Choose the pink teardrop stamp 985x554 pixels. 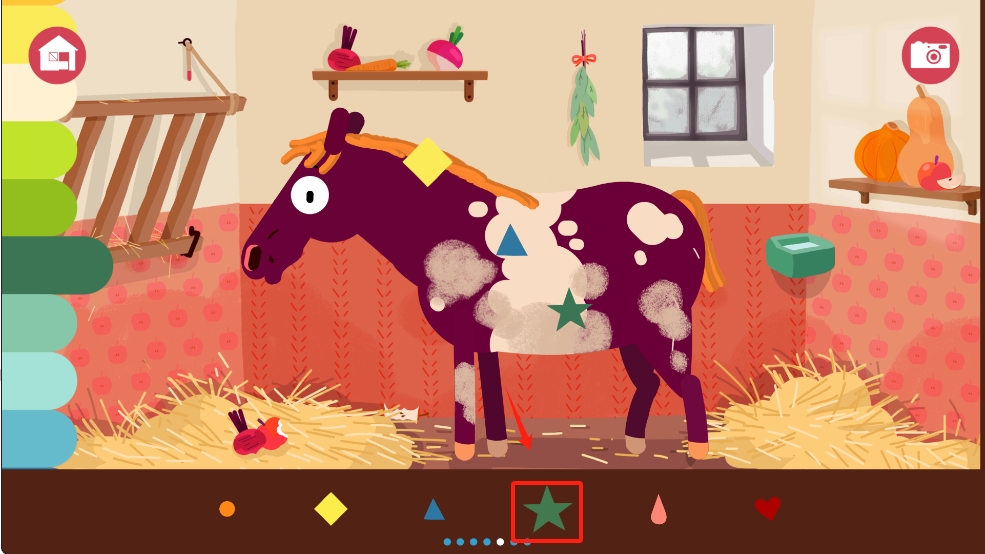tap(658, 510)
